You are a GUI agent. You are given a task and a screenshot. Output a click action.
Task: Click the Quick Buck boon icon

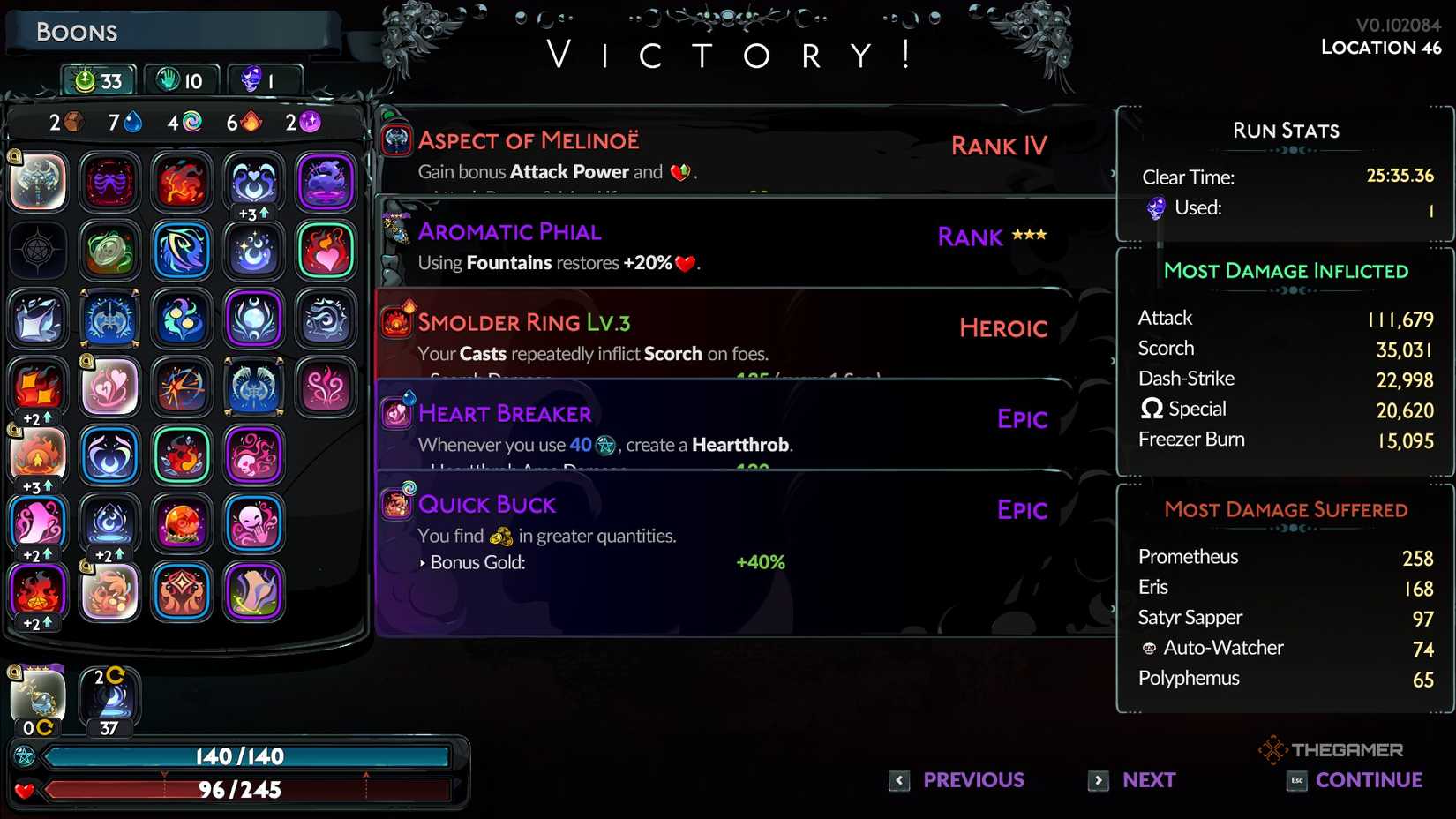pos(396,505)
